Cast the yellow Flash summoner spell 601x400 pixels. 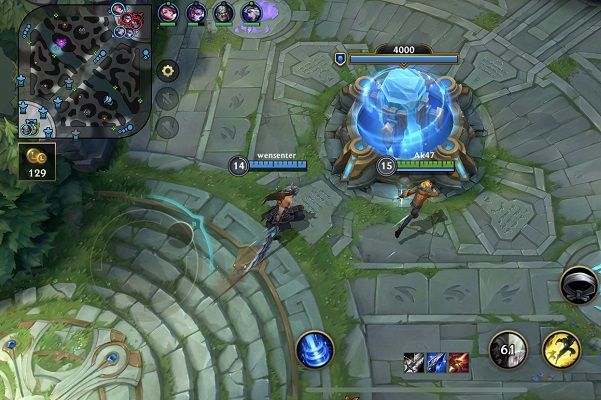(562, 351)
